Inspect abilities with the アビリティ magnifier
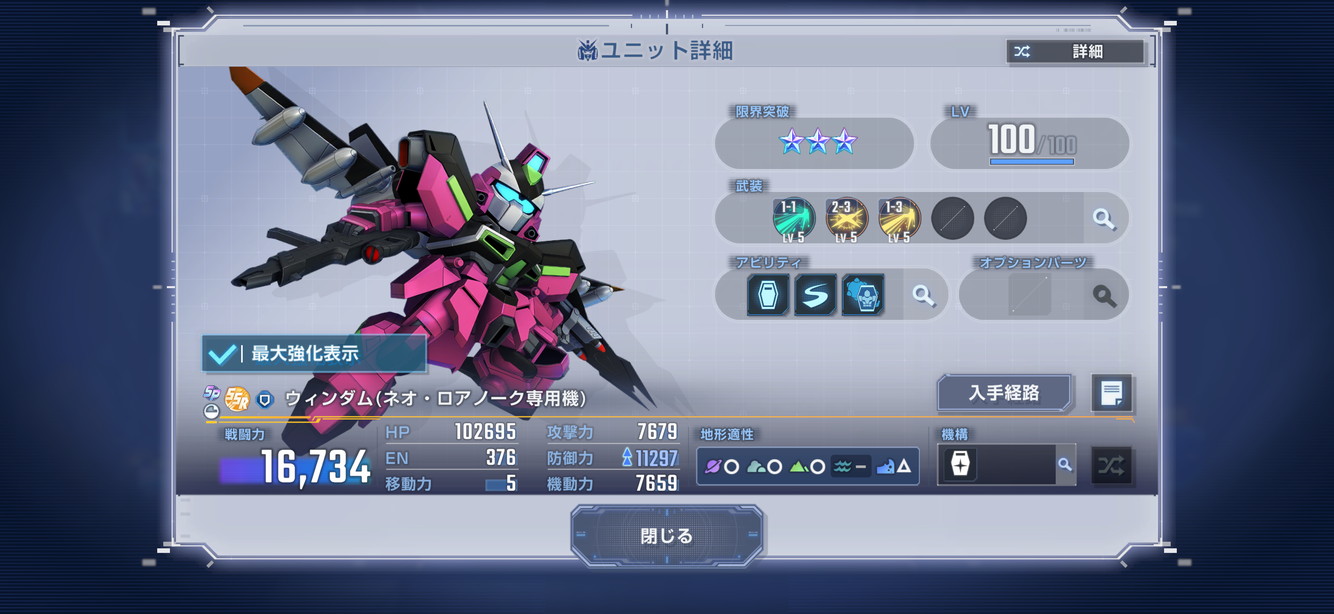1334x614 pixels. click(923, 295)
